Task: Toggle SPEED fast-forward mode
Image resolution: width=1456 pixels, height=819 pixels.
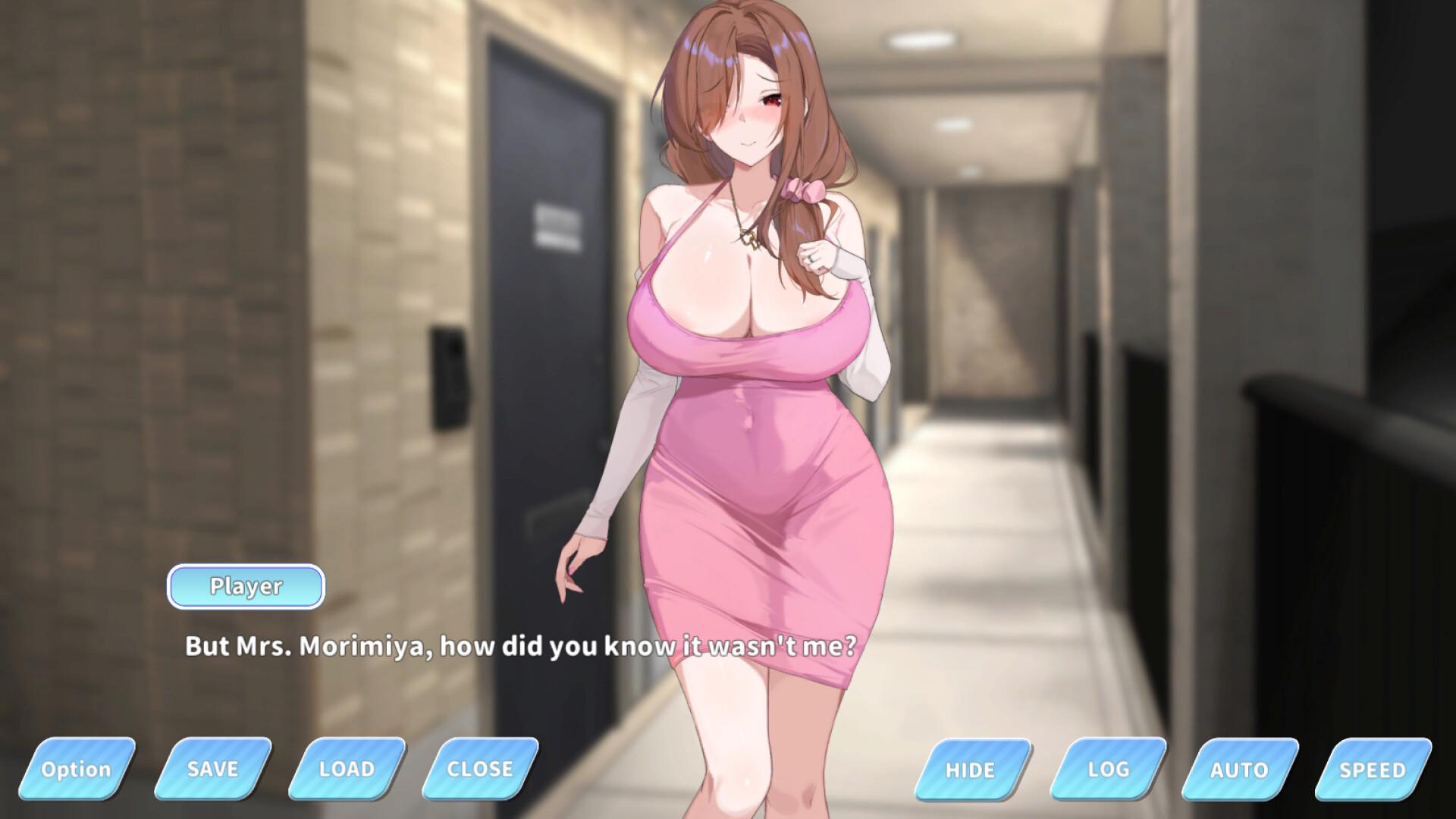Action: pos(1374,769)
